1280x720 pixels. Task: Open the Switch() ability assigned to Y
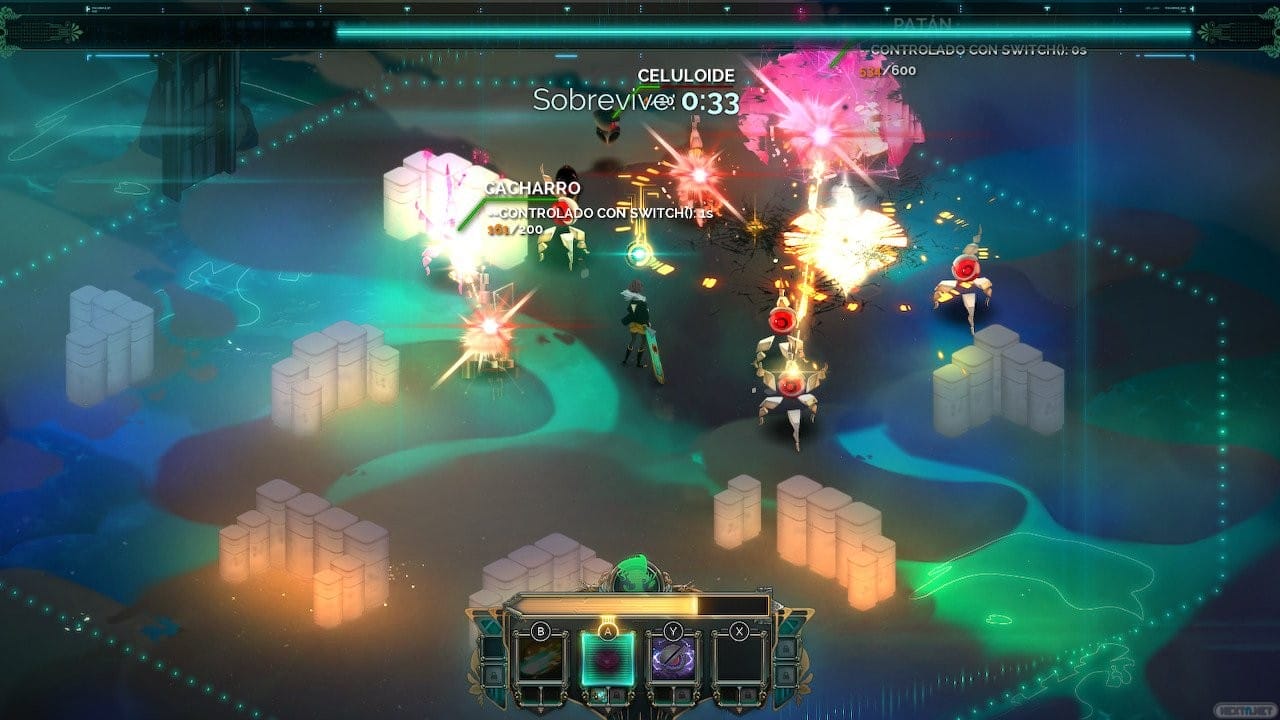click(671, 657)
